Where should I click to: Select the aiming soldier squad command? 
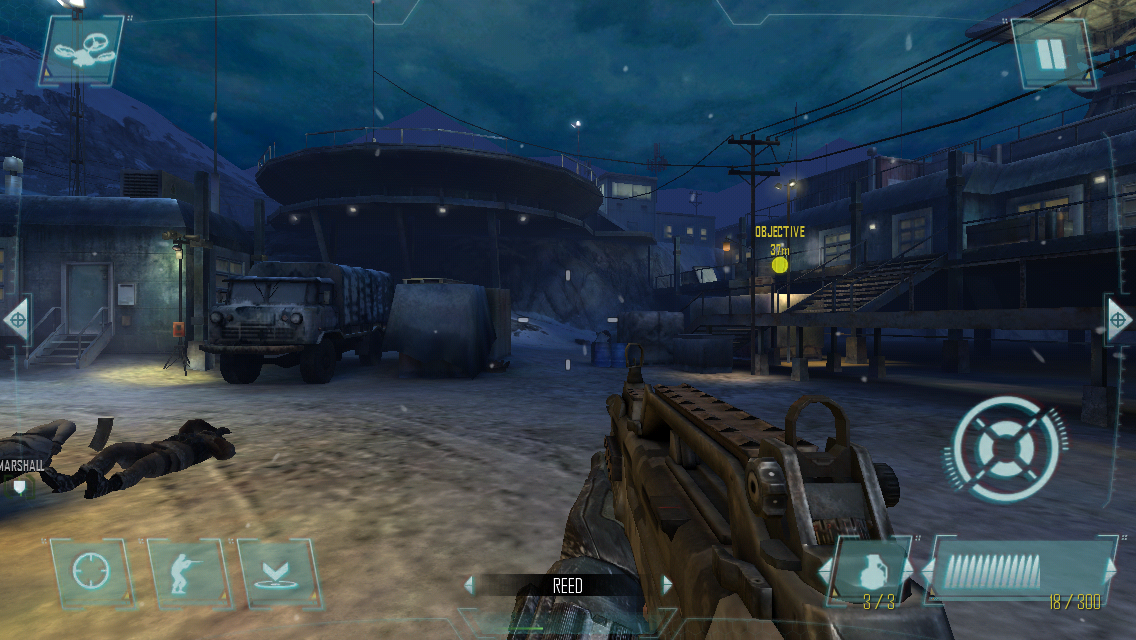(x=186, y=575)
